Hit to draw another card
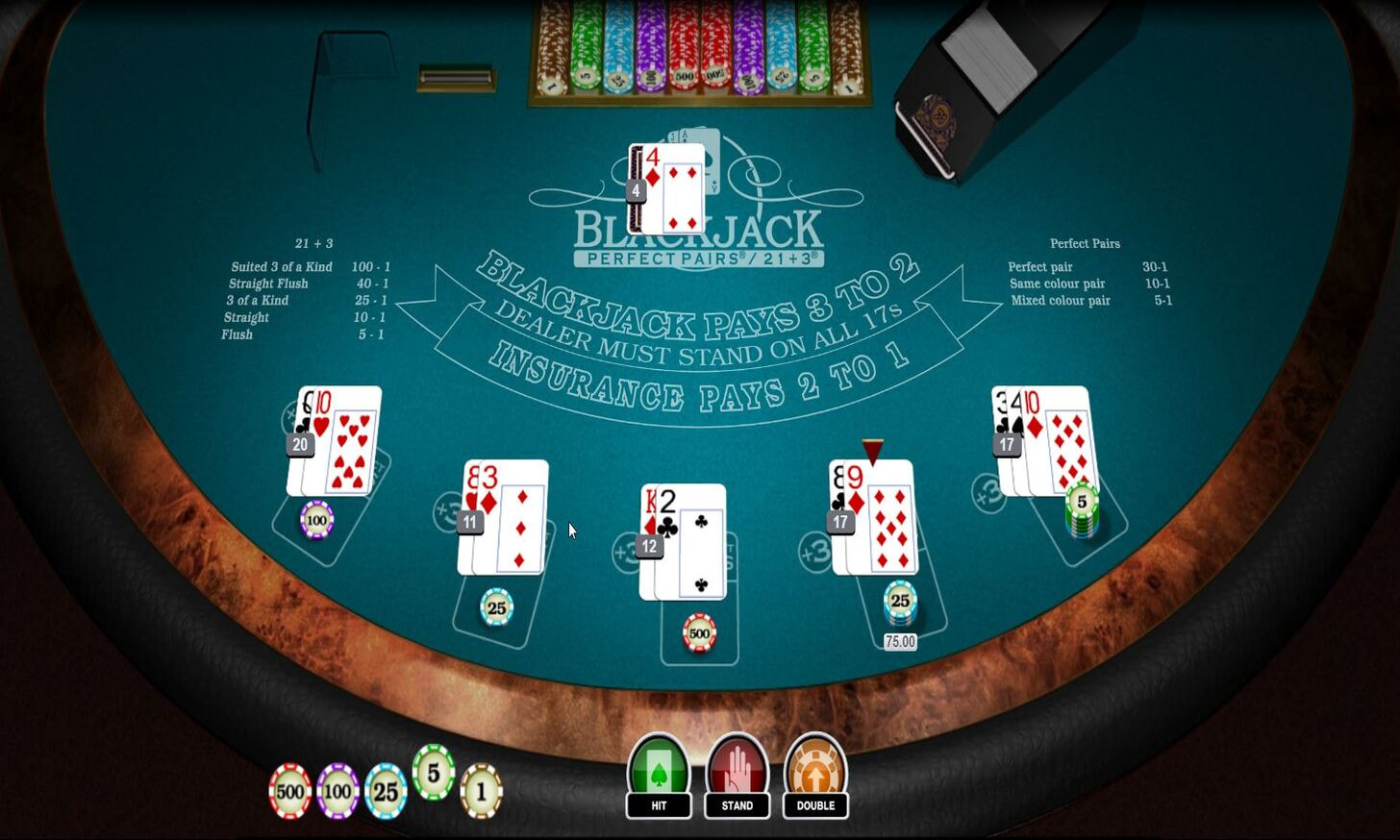The image size is (1400, 840). click(x=659, y=776)
